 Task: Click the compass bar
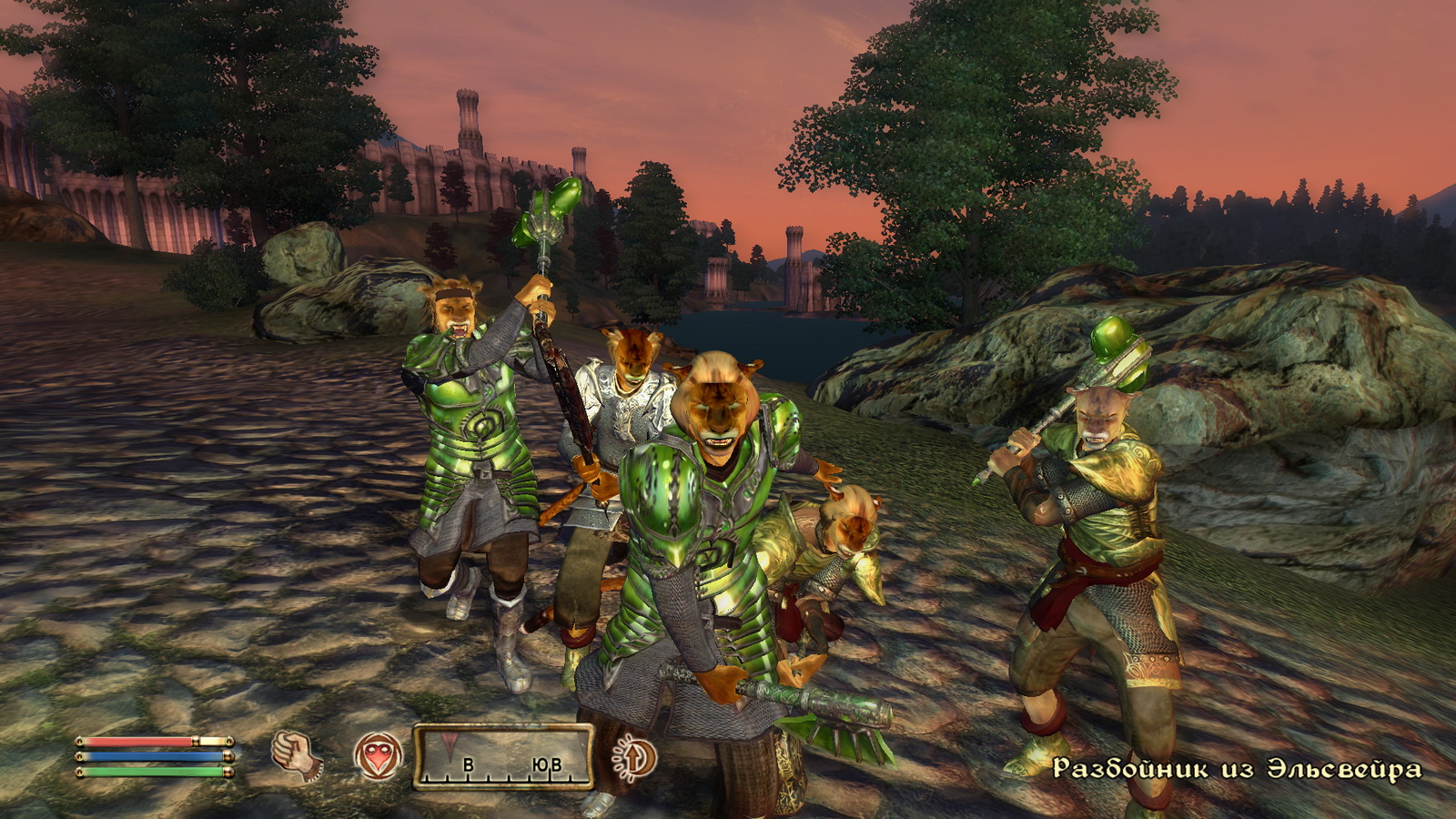pos(503,756)
